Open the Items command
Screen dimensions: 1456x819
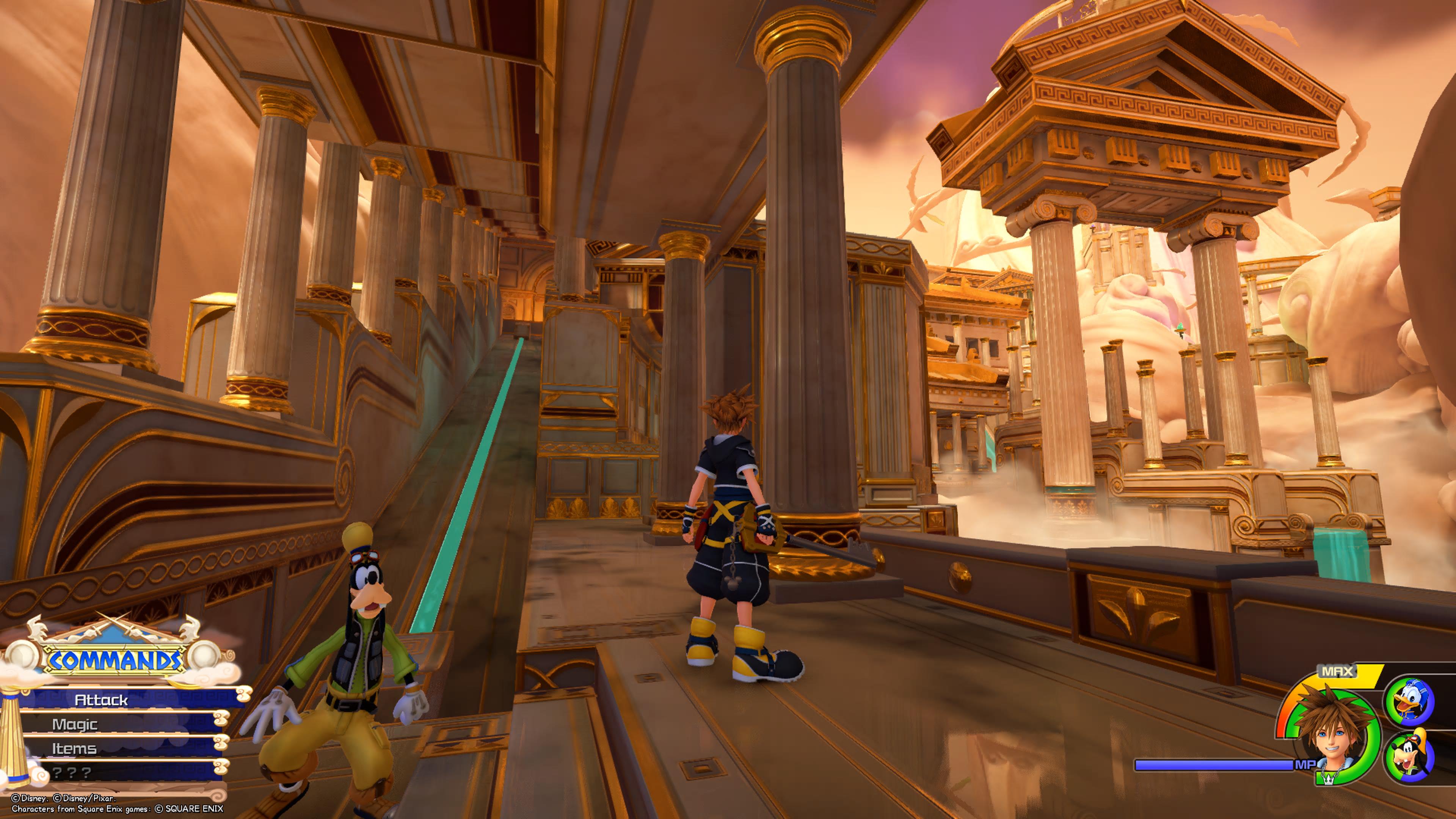(75, 748)
